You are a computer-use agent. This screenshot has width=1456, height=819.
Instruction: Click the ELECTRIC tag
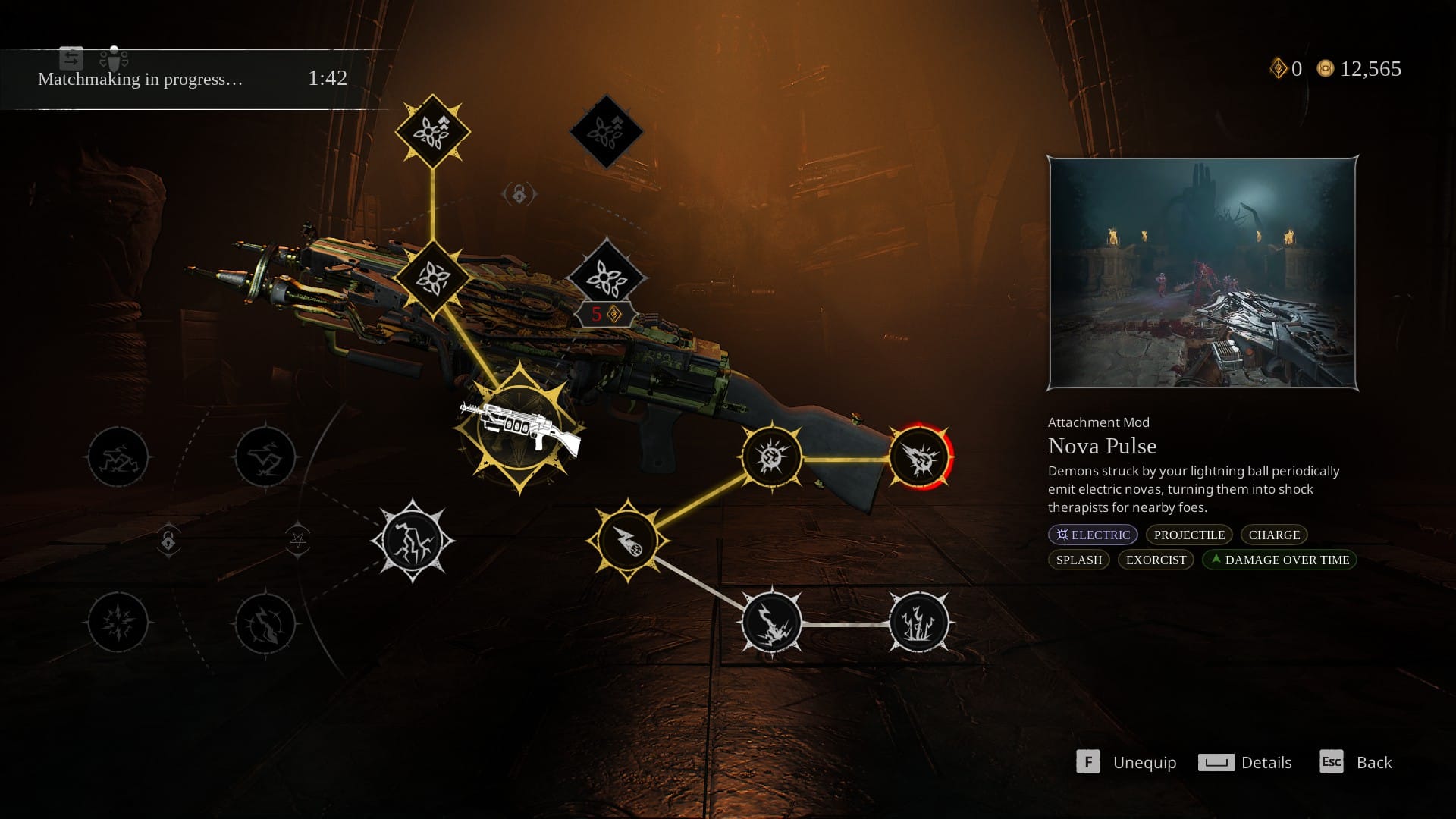coord(1093,535)
